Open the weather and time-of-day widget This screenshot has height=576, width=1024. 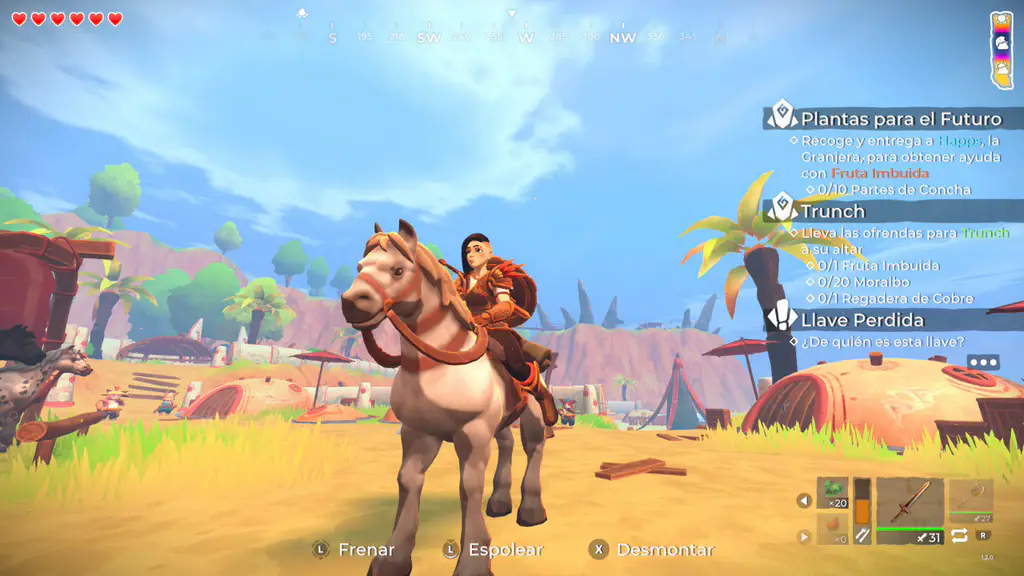(x=1001, y=49)
